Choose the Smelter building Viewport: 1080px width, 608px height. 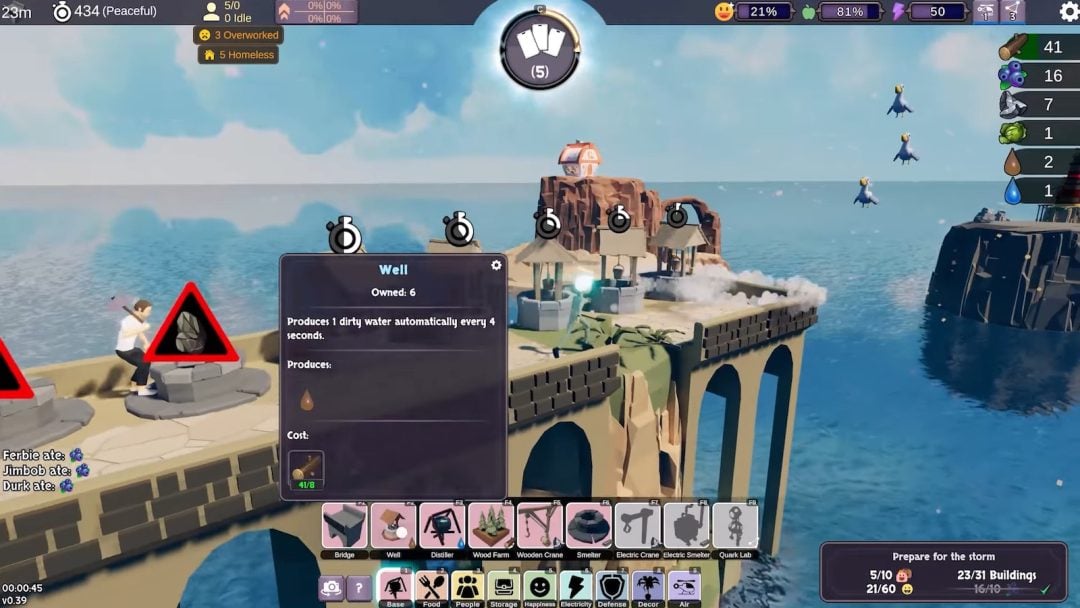589,526
